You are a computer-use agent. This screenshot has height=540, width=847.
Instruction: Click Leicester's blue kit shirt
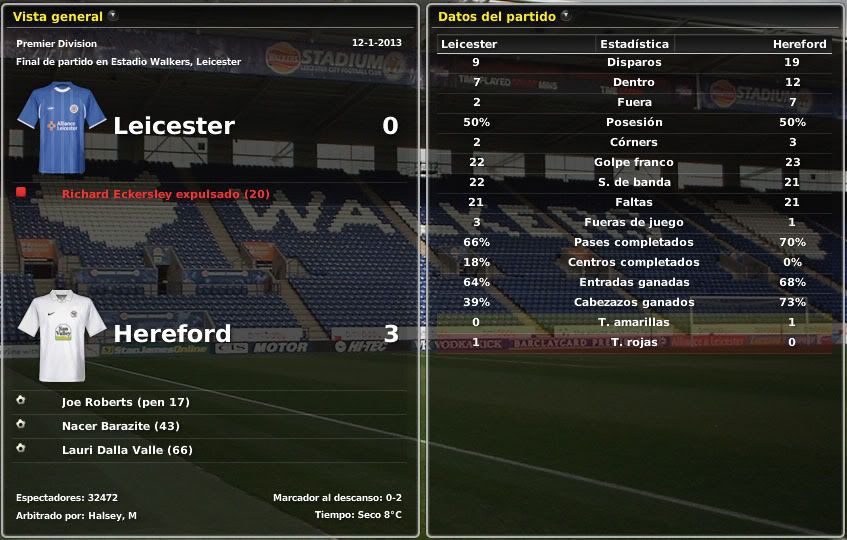[x=63, y=127]
